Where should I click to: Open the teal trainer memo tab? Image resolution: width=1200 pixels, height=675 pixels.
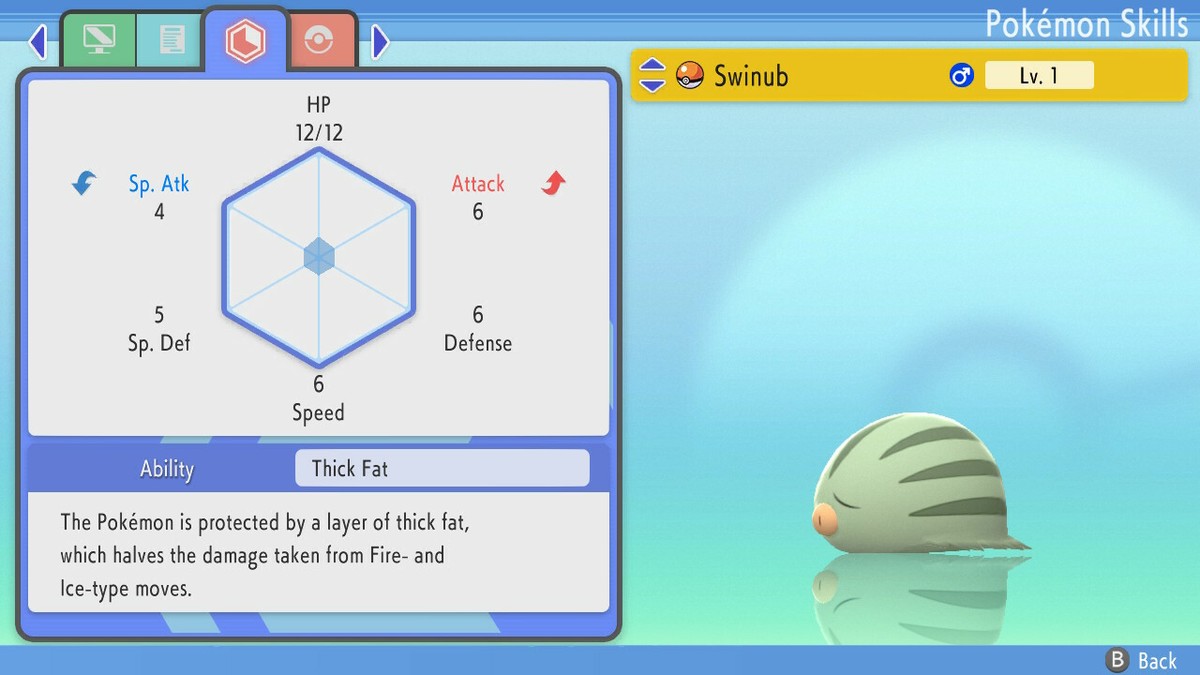[171, 40]
